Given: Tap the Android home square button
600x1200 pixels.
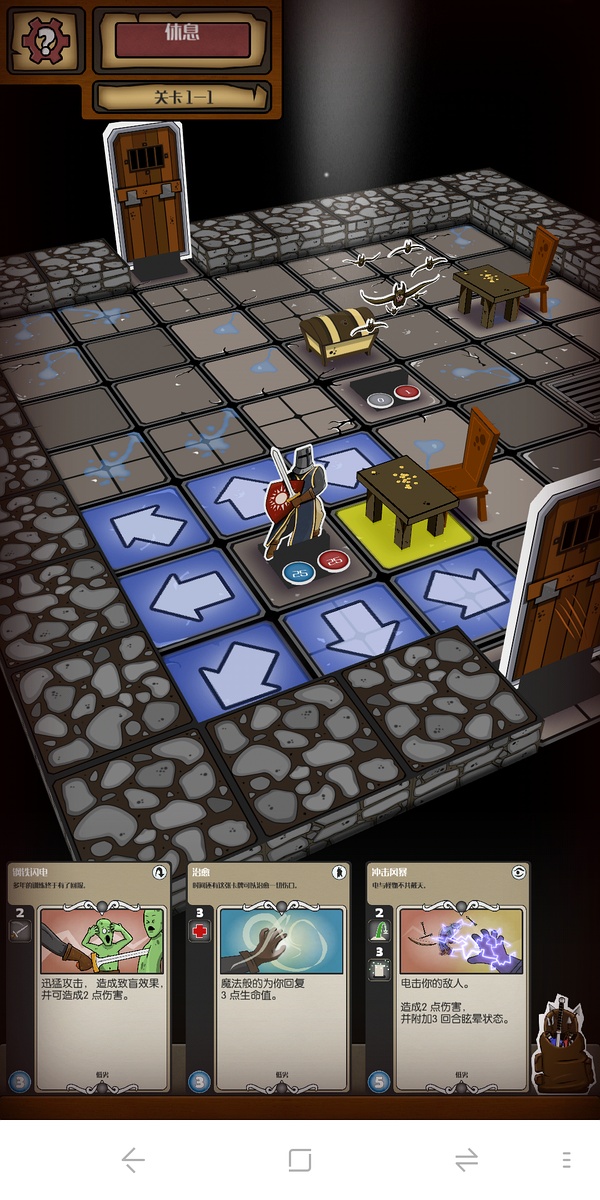Looking at the screenshot, I should tap(299, 1160).
